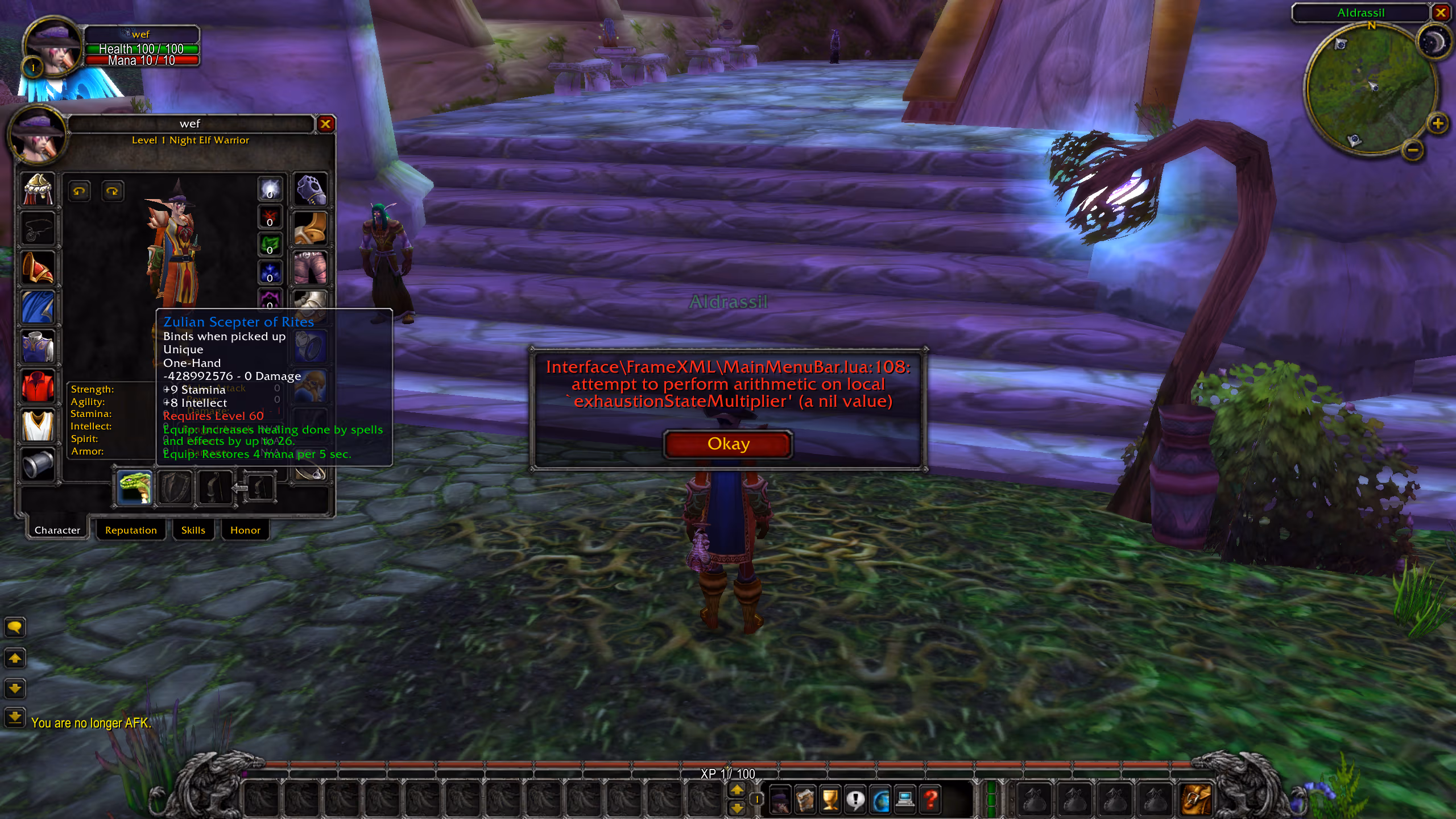Open the backpack from the bag bar
The height and width of the screenshot is (819, 1456).
(1196, 800)
